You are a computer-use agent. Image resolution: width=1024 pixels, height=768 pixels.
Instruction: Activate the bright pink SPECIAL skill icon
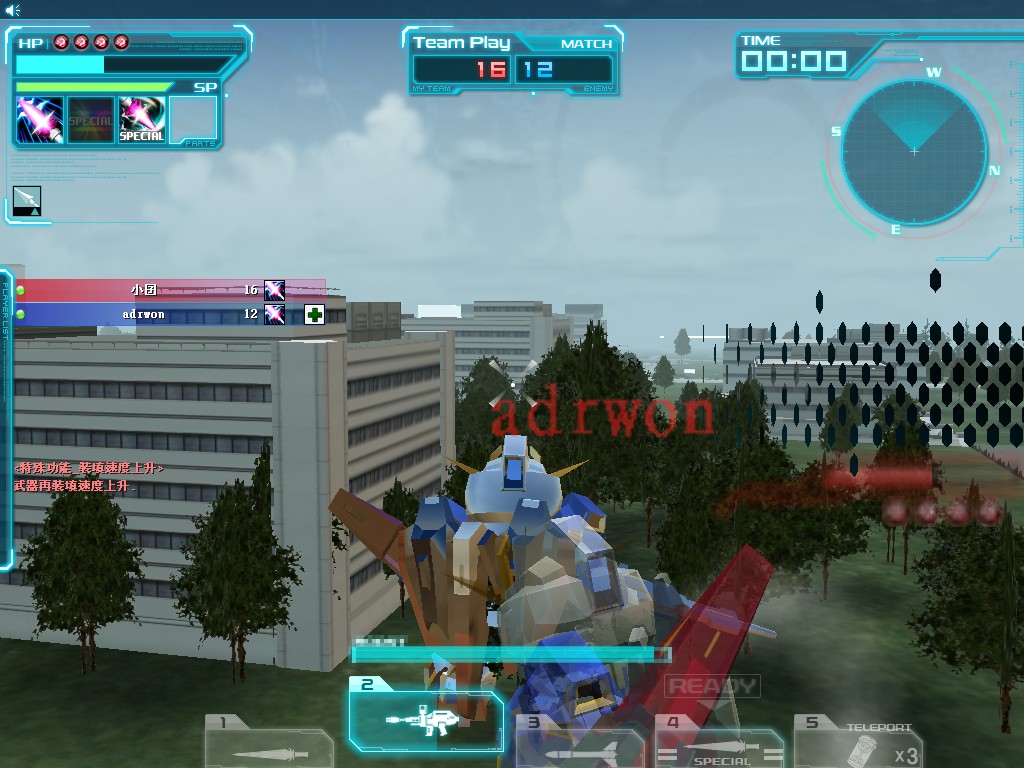click(142, 120)
